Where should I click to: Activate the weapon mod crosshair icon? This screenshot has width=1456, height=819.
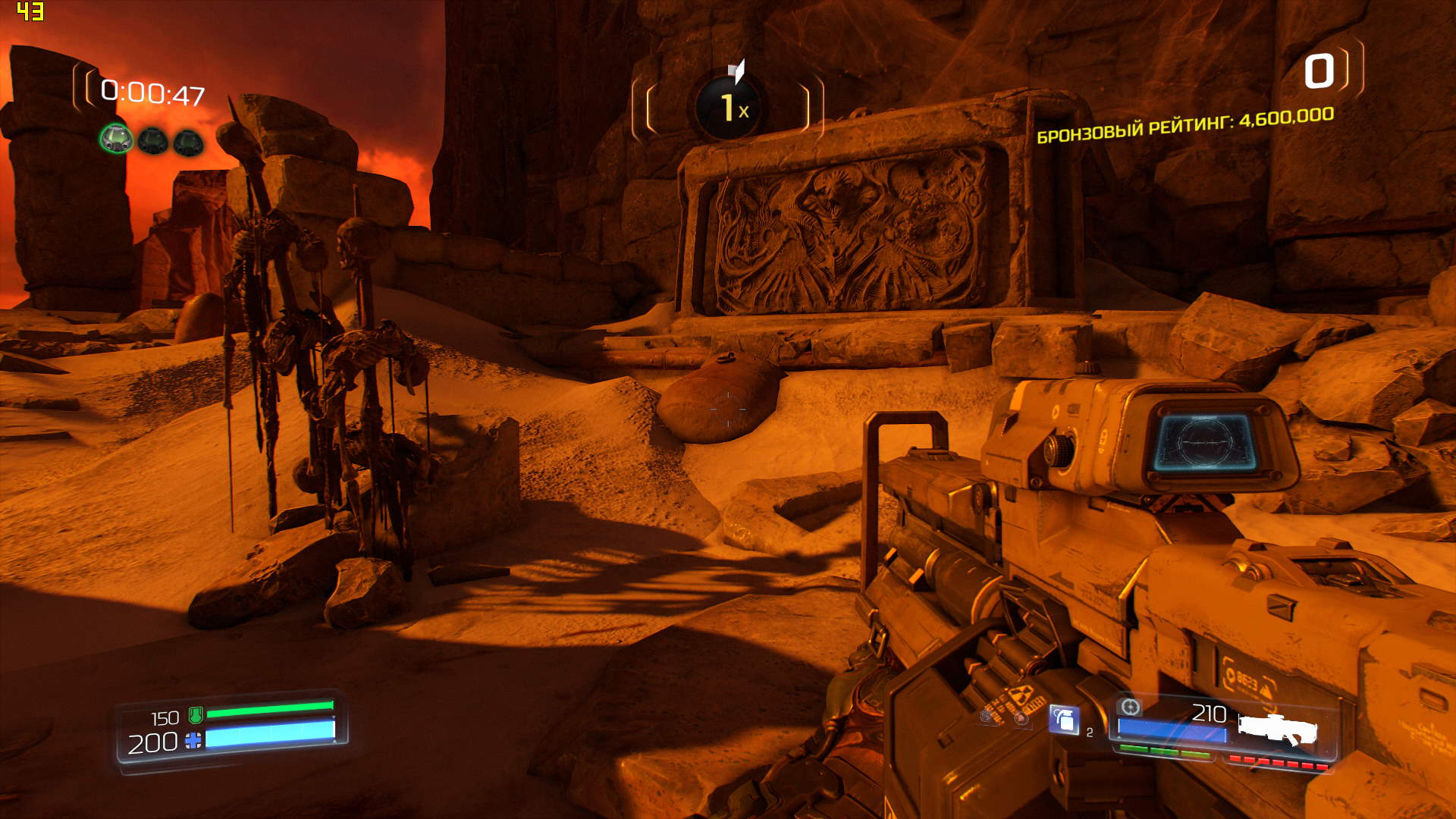pyautogui.click(x=1130, y=707)
